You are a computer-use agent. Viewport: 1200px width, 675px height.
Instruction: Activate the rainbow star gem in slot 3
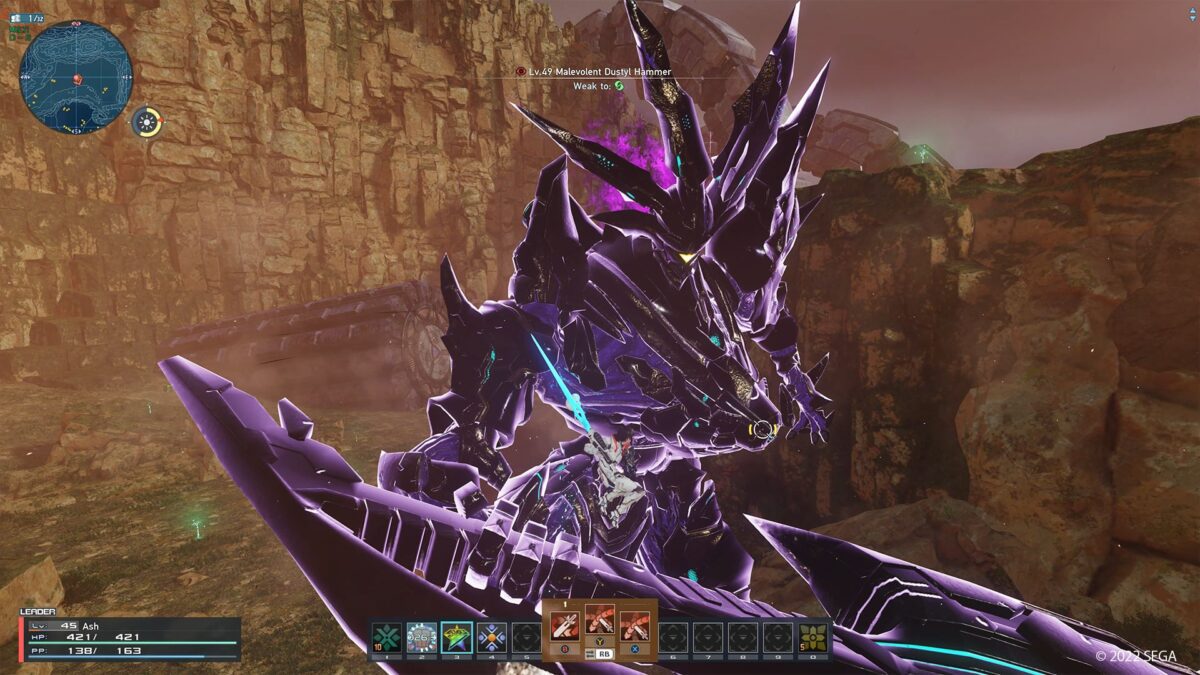pyautogui.click(x=456, y=636)
